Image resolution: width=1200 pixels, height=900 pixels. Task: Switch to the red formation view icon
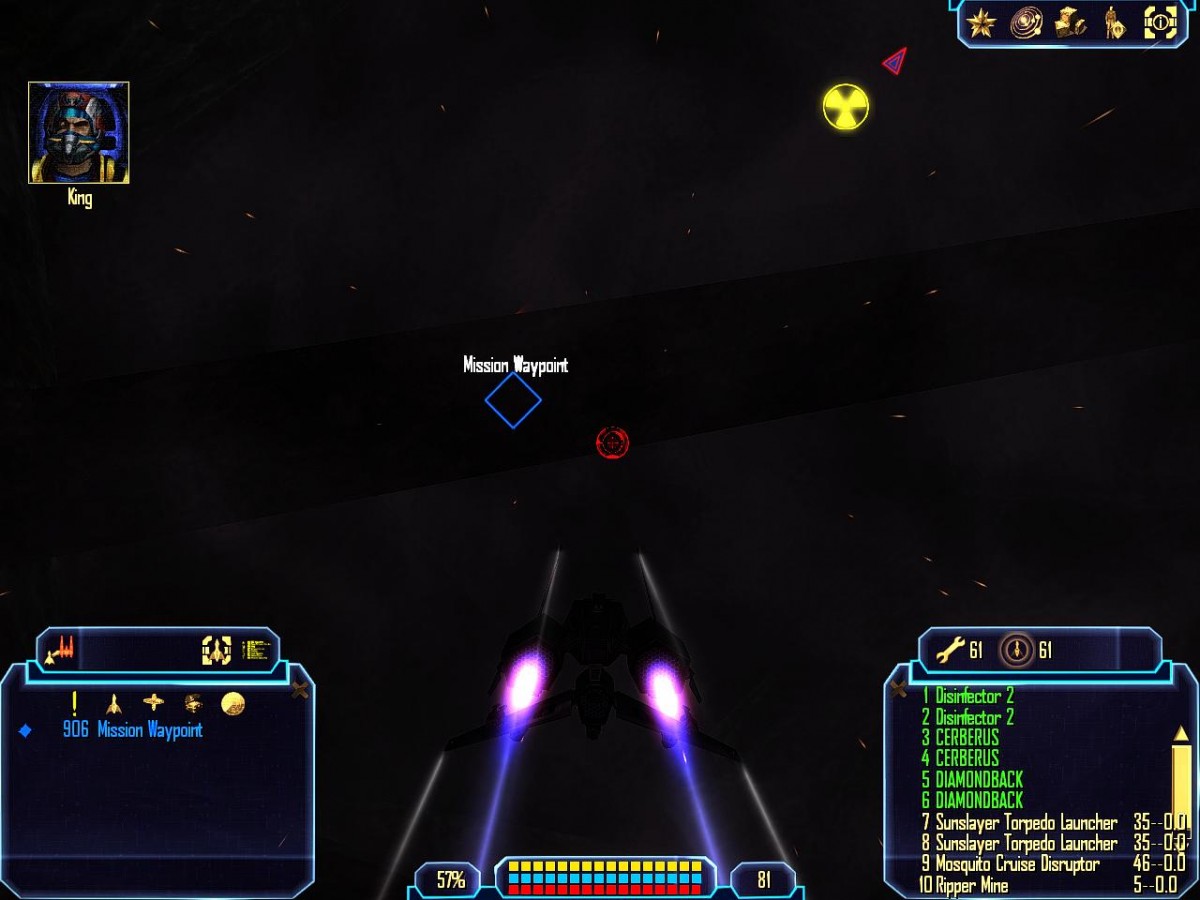(x=62, y=651)
